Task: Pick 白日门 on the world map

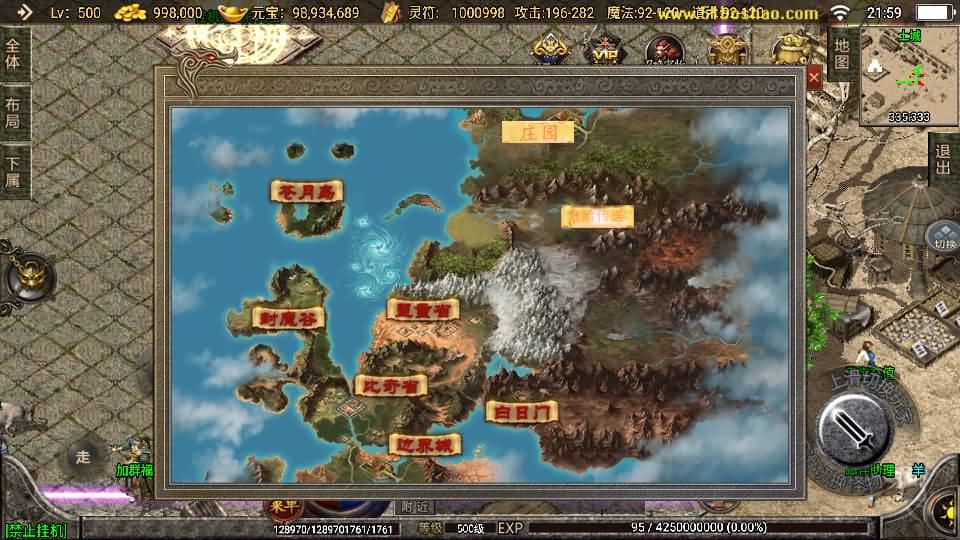Action: pyautogui.click(x=521, y=411)
